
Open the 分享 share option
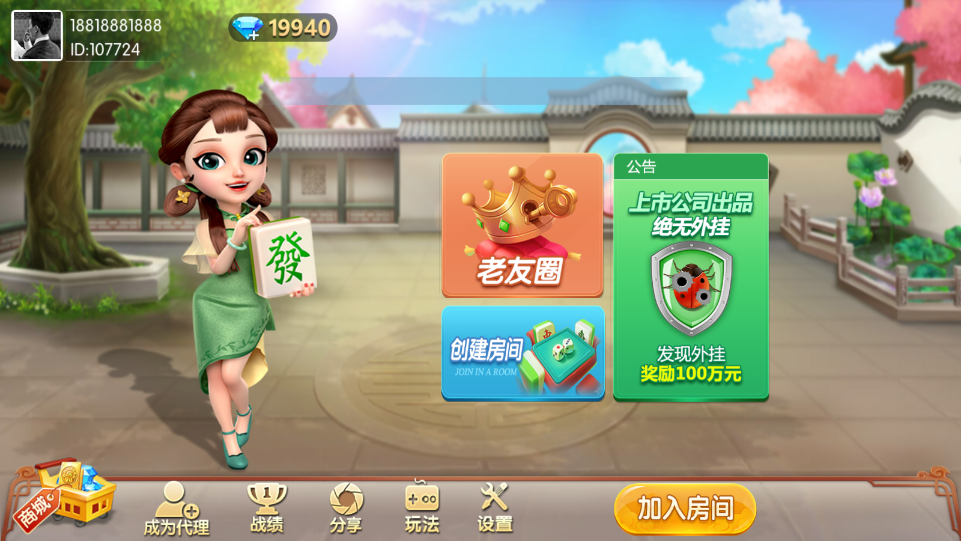click(x=346, y=507)
